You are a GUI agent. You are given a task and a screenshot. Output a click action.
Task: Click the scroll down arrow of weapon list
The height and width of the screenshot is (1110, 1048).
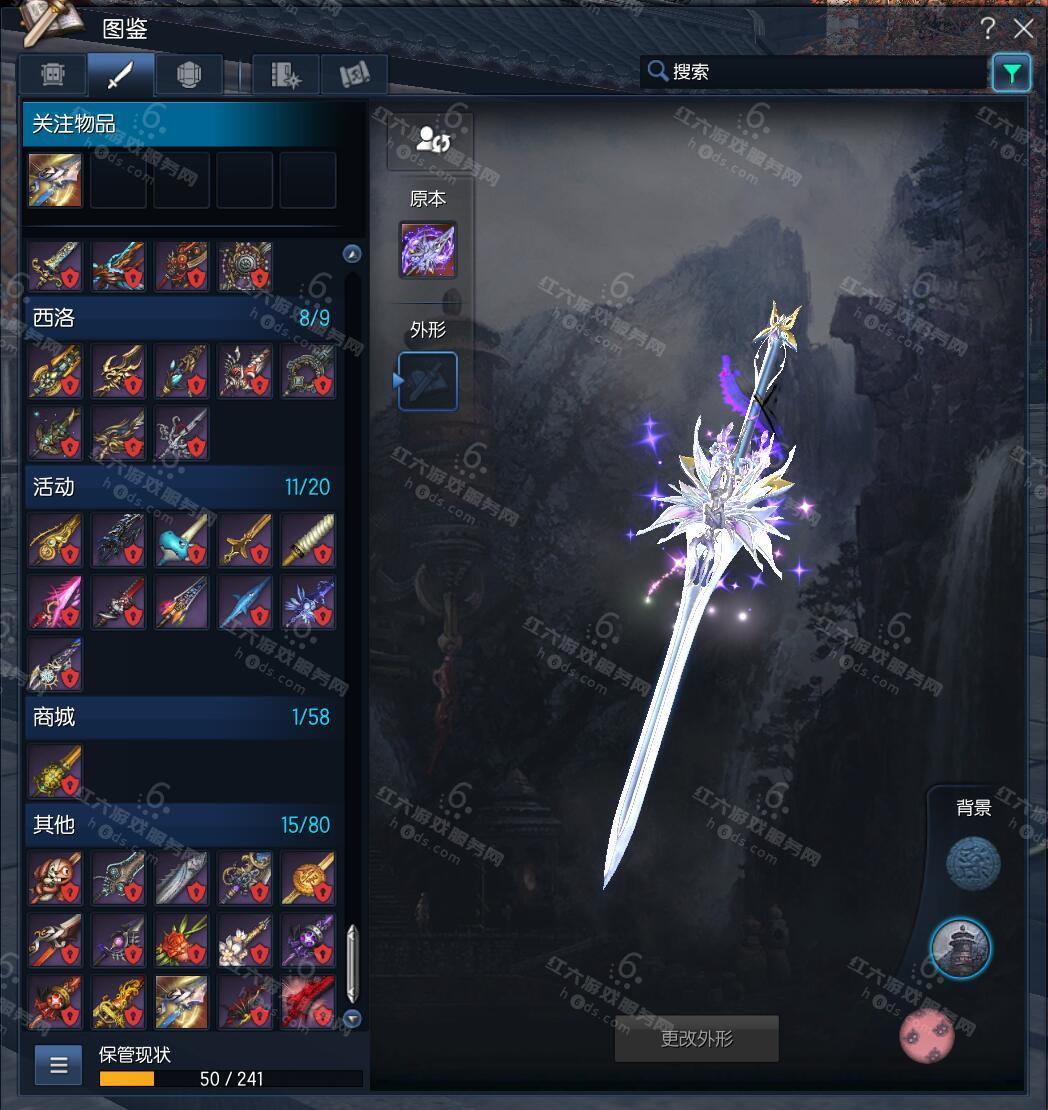[352, 1018]
